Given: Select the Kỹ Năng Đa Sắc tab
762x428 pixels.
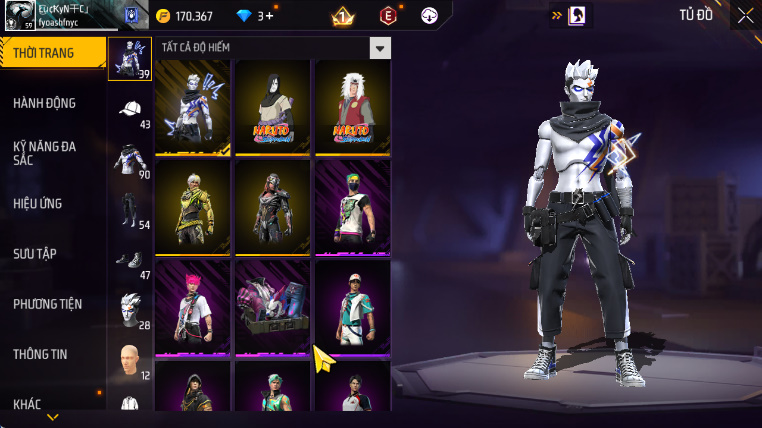Looking at the screenshot, I should (x=44, y=153).
